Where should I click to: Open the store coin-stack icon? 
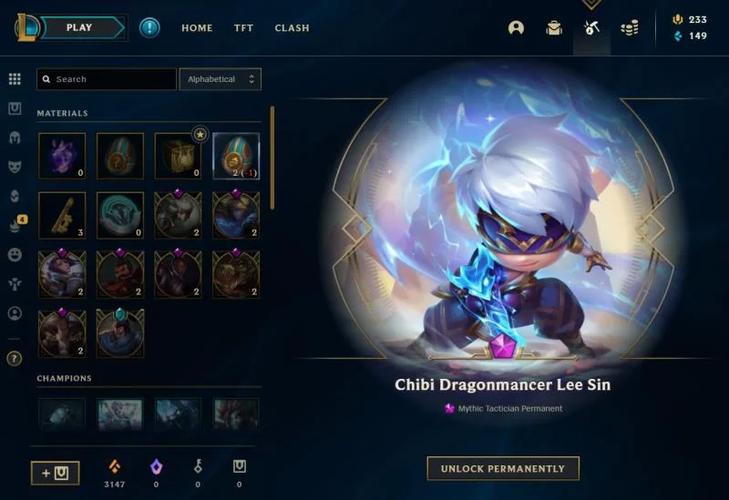[x=629, y=28]
